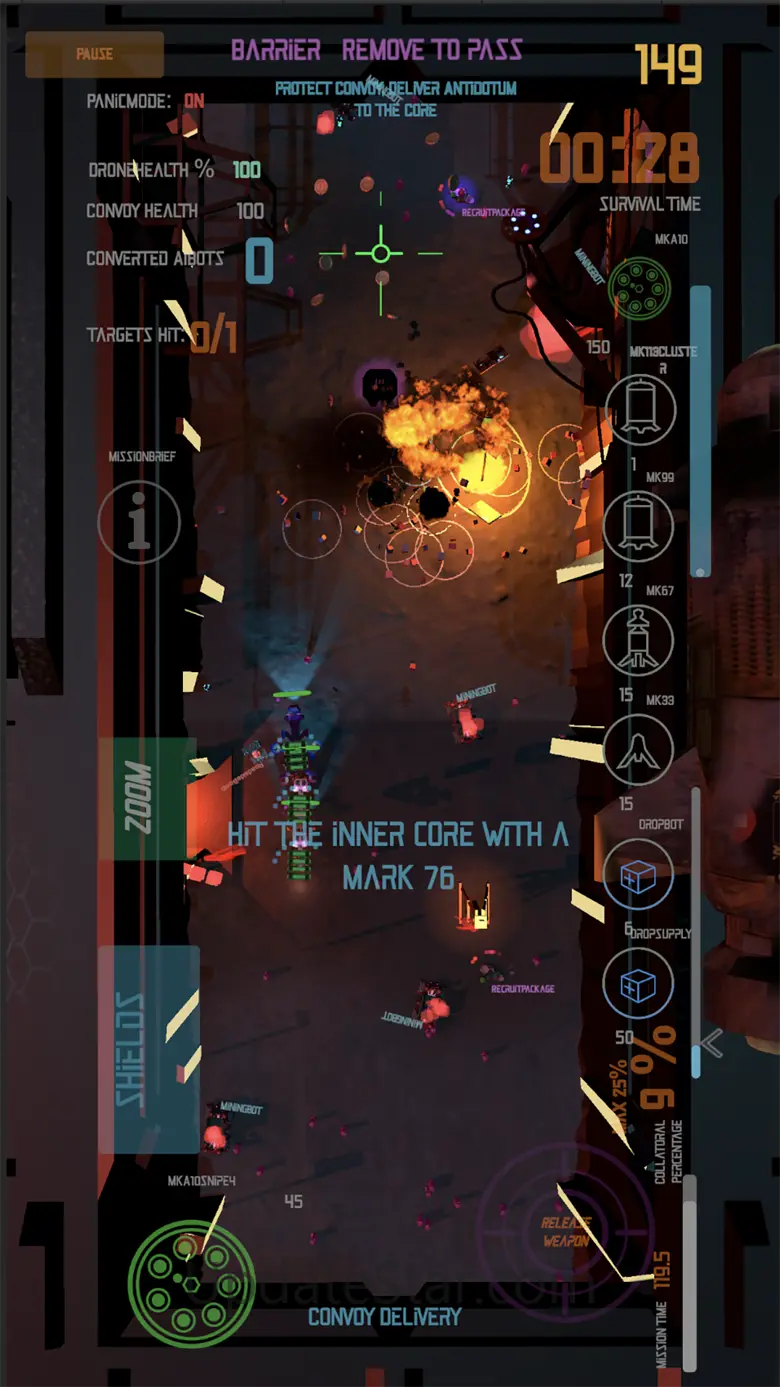The height and width of the screenshot is (1387, 780).
Task: Use the Dropsupply crate icon
Action: (x=638, y=985)
